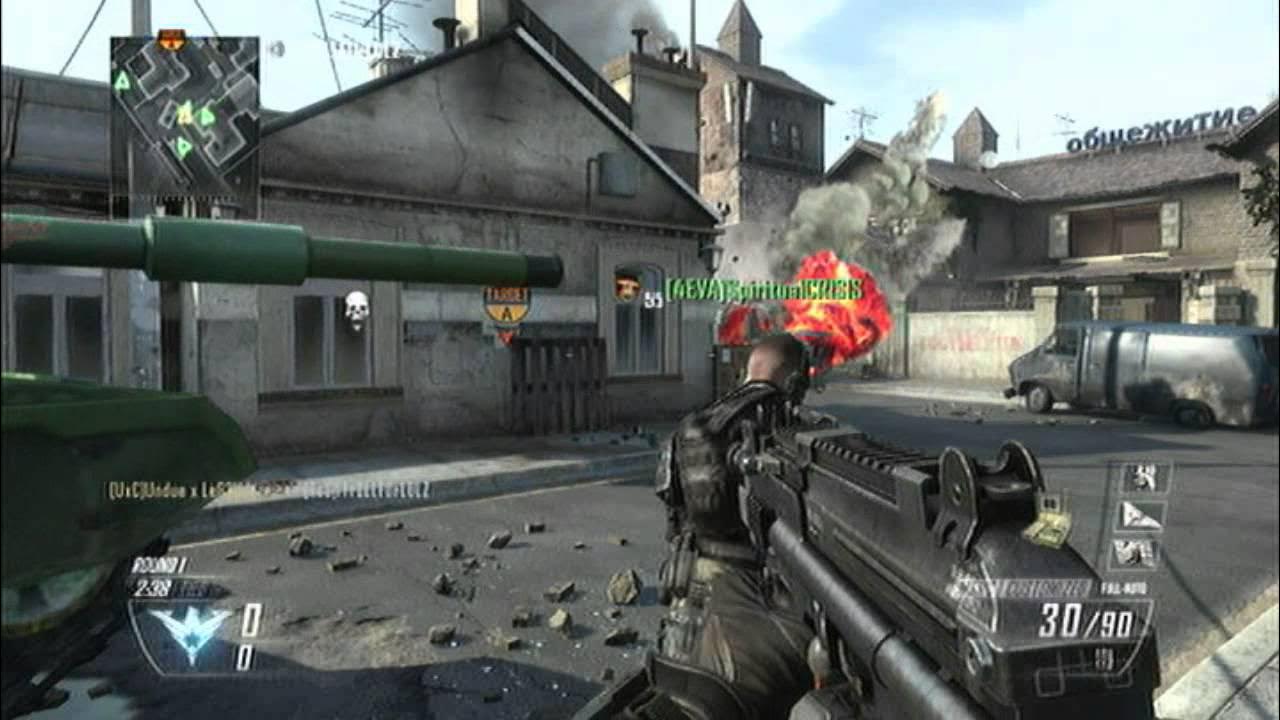The image size is (1280, 720).
Task: Click the orange faction emblem above minimap
Action: [x=172, y=40]
